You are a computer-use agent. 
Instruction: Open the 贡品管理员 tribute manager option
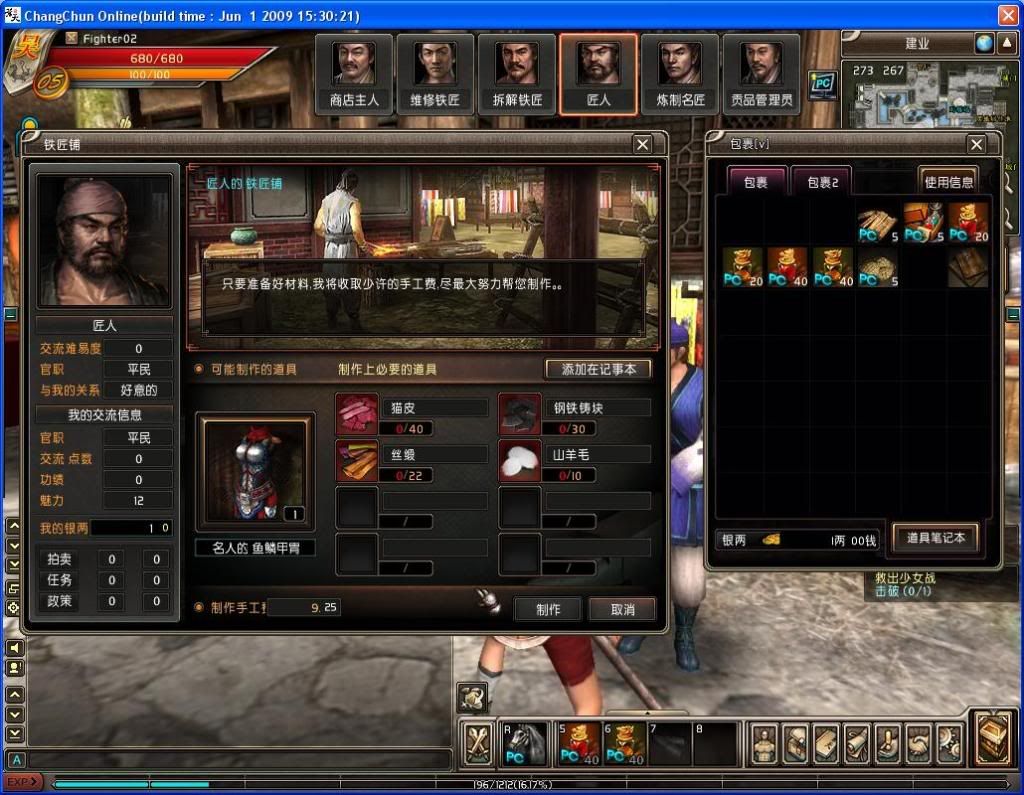tap(761, 74)
